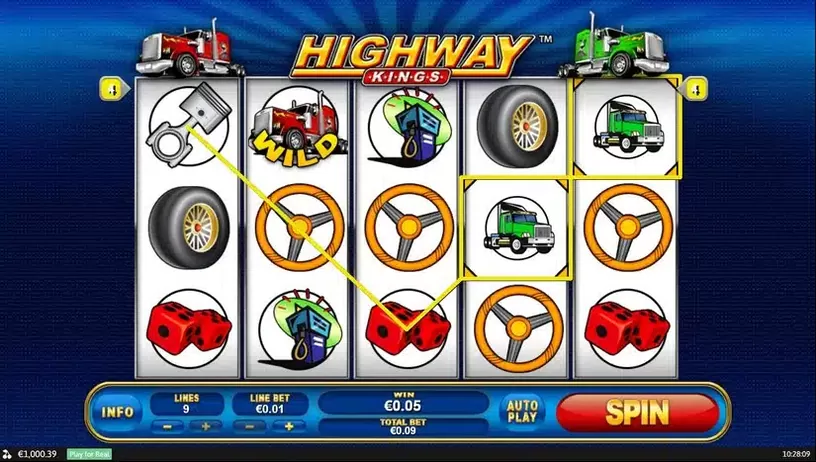Open the INFO paytable
The image size is (816, 462).
pyautogui.click(x=118, y=410)
